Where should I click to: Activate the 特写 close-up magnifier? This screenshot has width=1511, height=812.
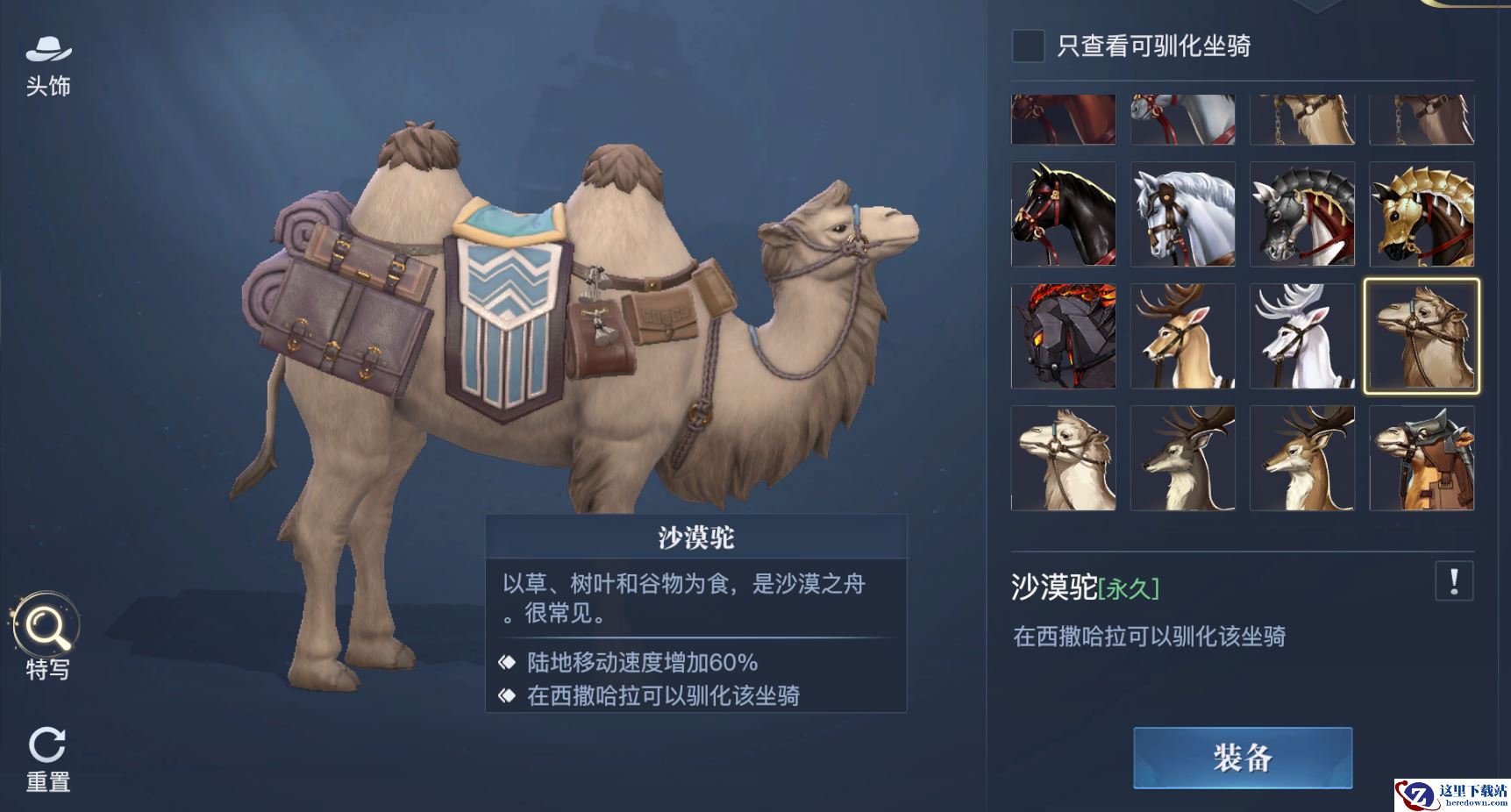[46, 636]
